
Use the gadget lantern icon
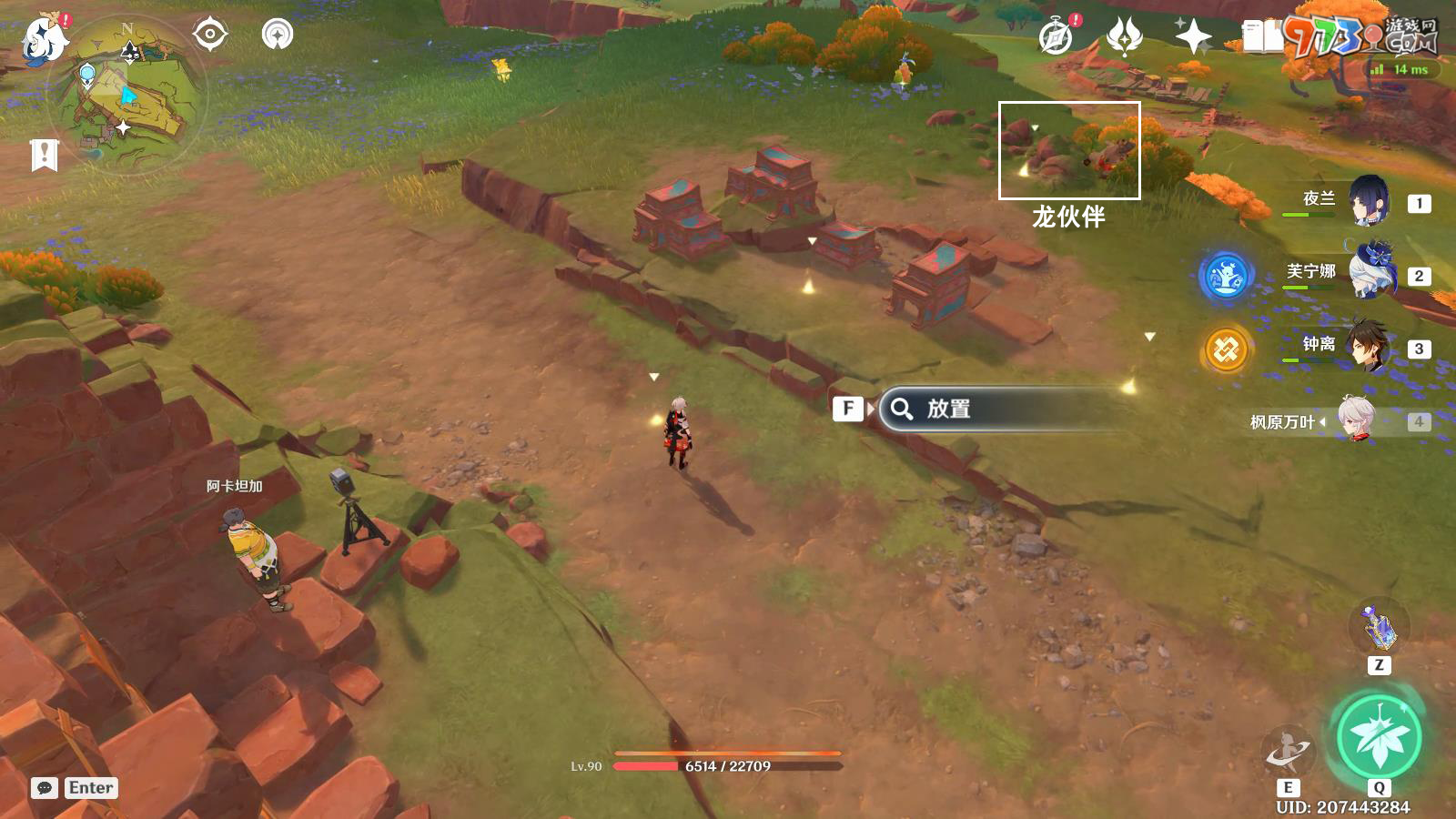(x=1379, y=626)
